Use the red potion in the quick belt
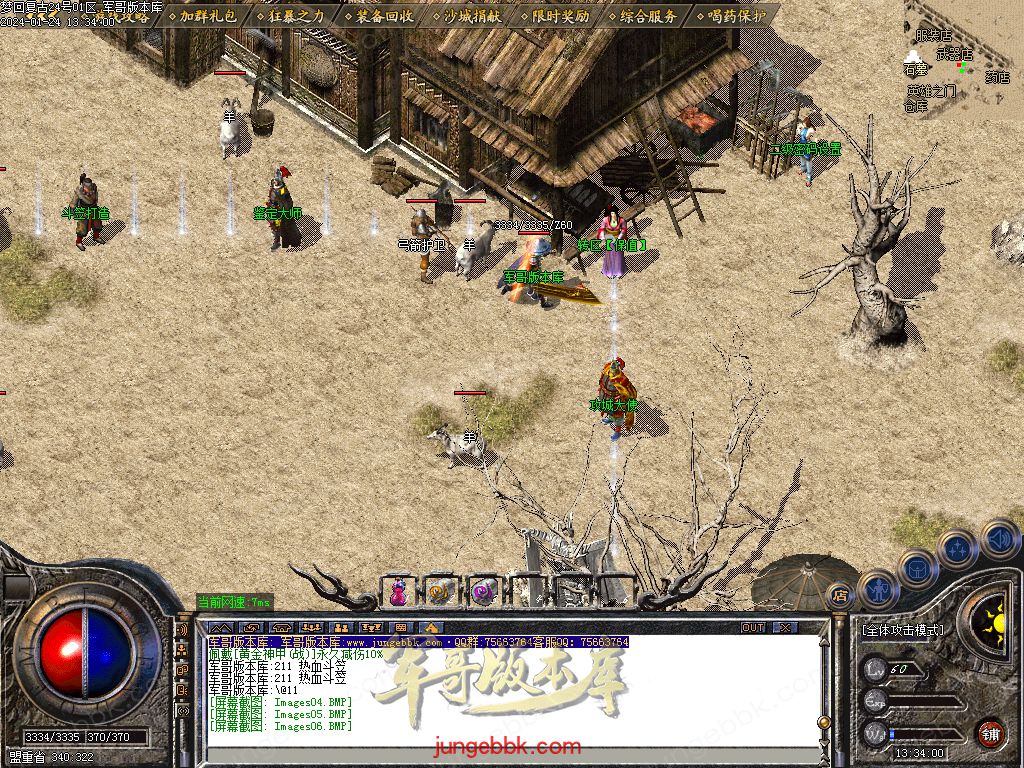This screenshot has width=1024, height=768. click(x=398, y=592)
